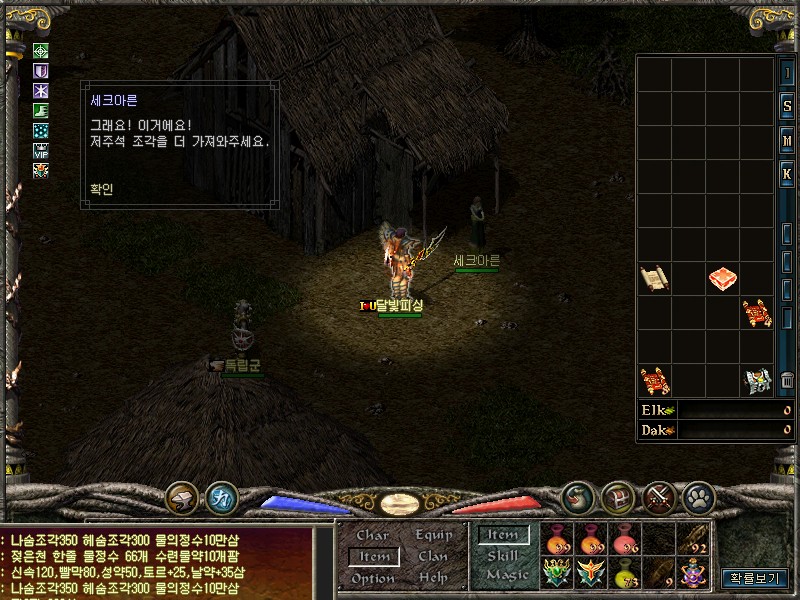This screenshot has height=600, width=800.
Task: Click the crossed swords round button
Action: (x=661, y=496)
